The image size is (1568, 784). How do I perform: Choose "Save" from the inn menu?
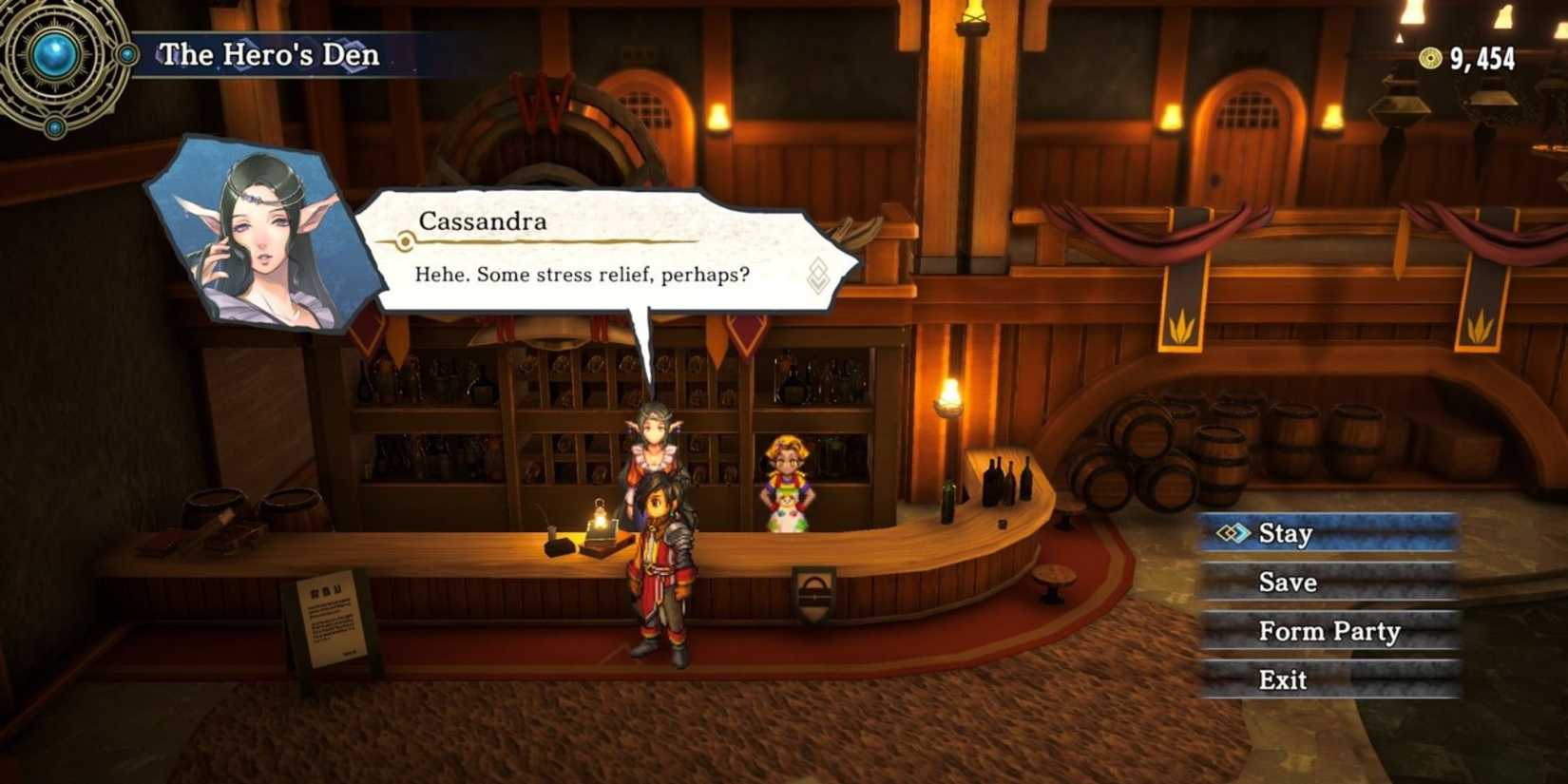(1287, 583)
